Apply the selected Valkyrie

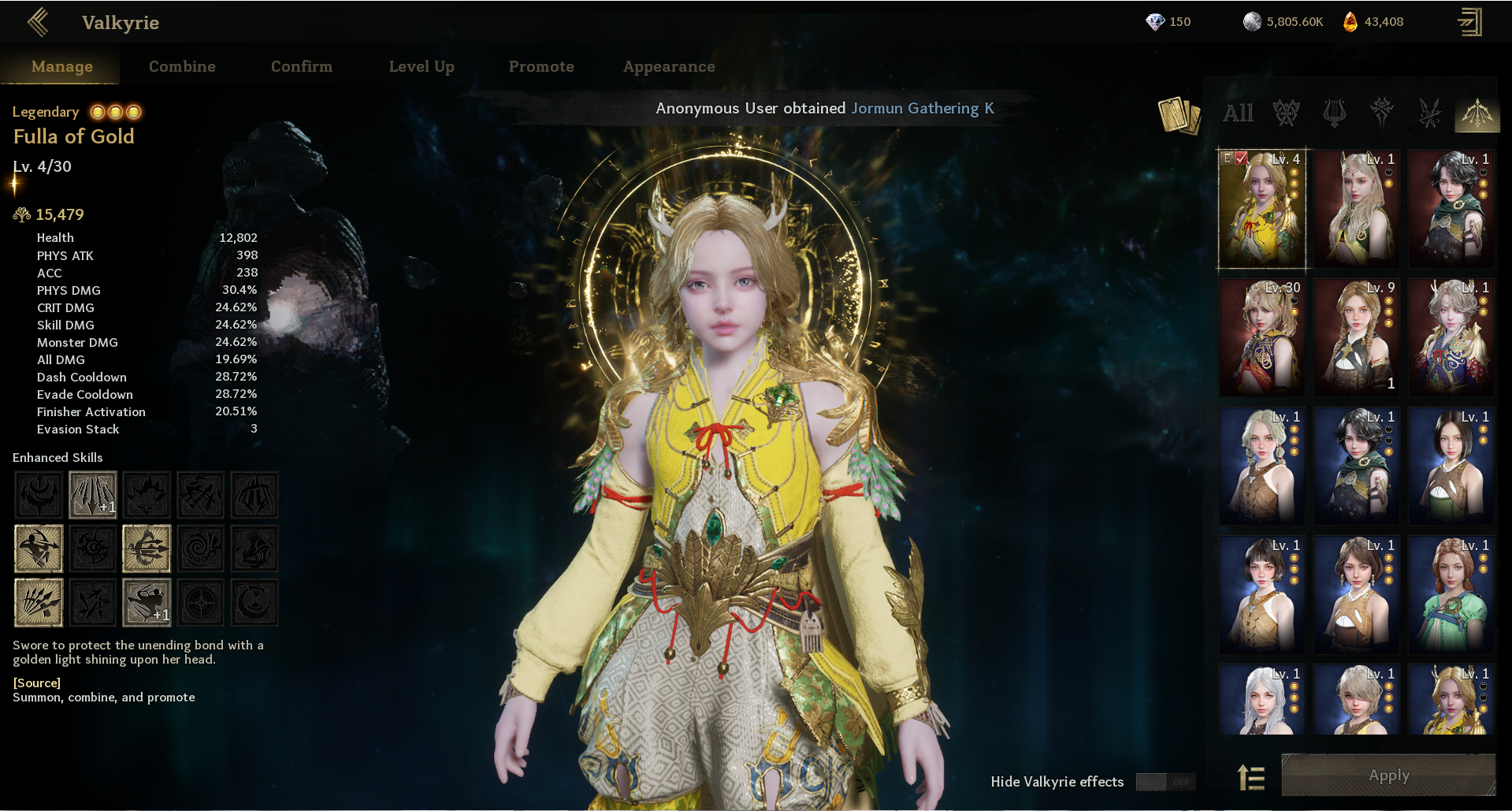1388,776
